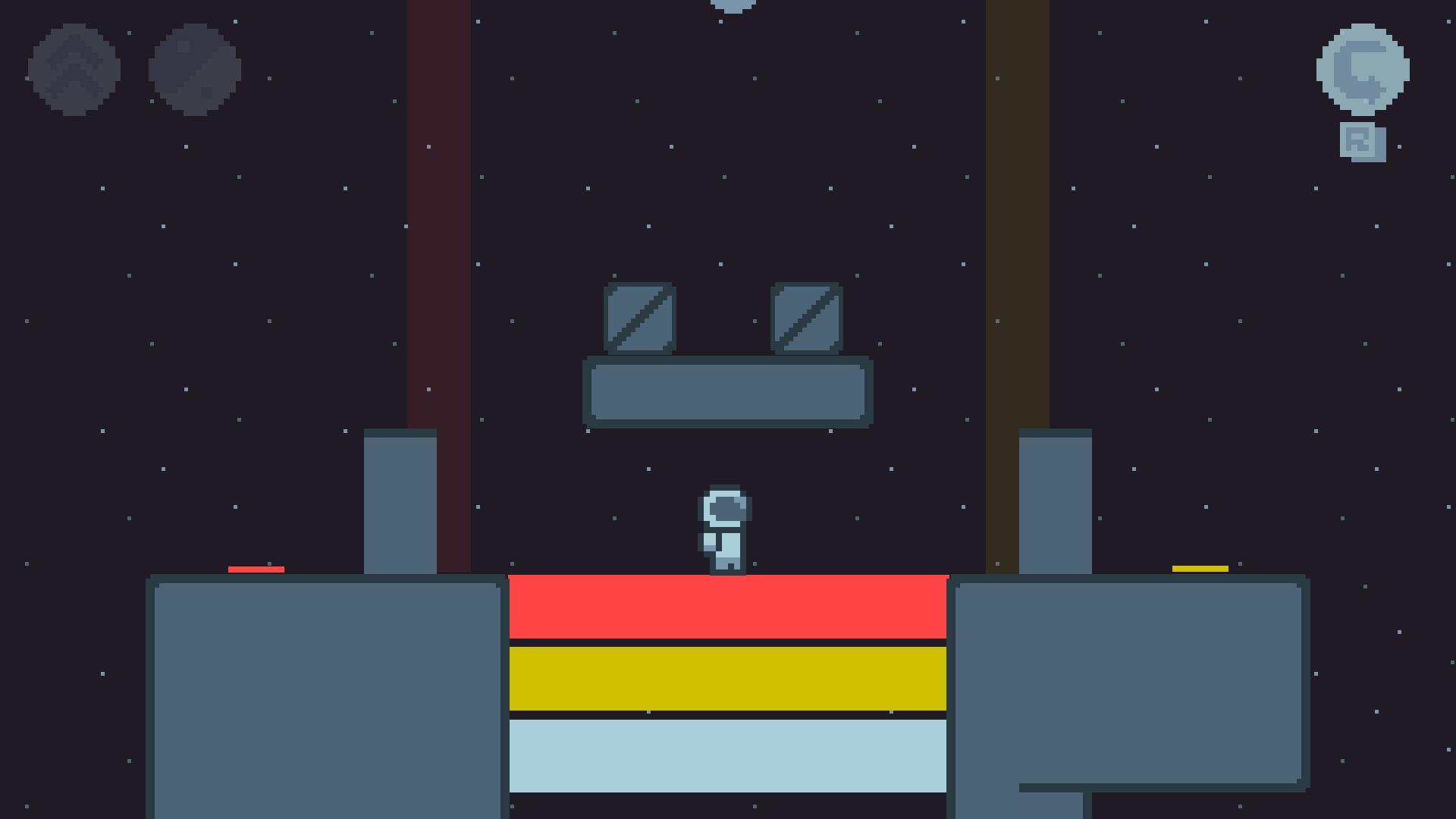The width and height of the screenshot is (1456, 819).
Task: Click the left glass window block
Action: tap(641, 318)
